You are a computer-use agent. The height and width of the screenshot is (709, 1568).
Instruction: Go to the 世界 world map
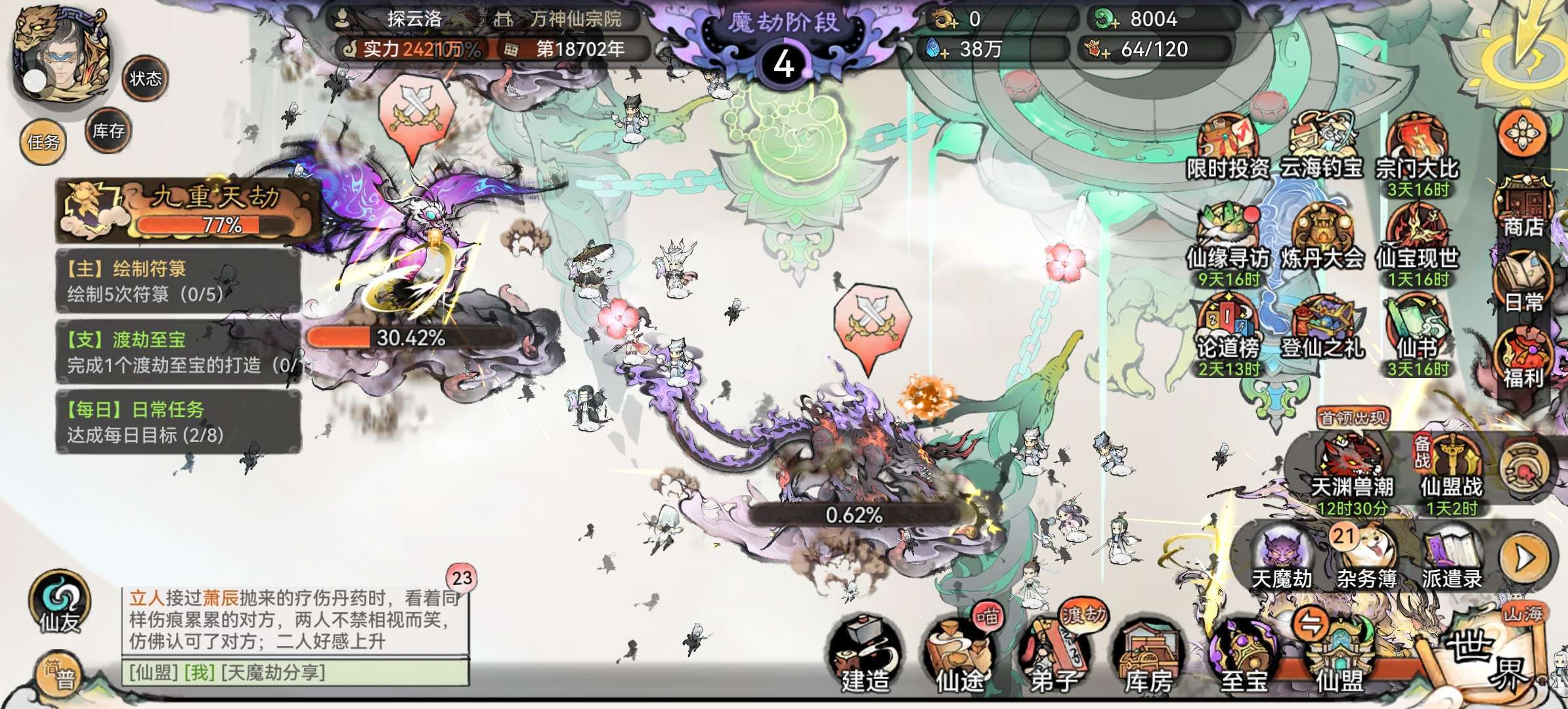click(x=1487, y=656)
